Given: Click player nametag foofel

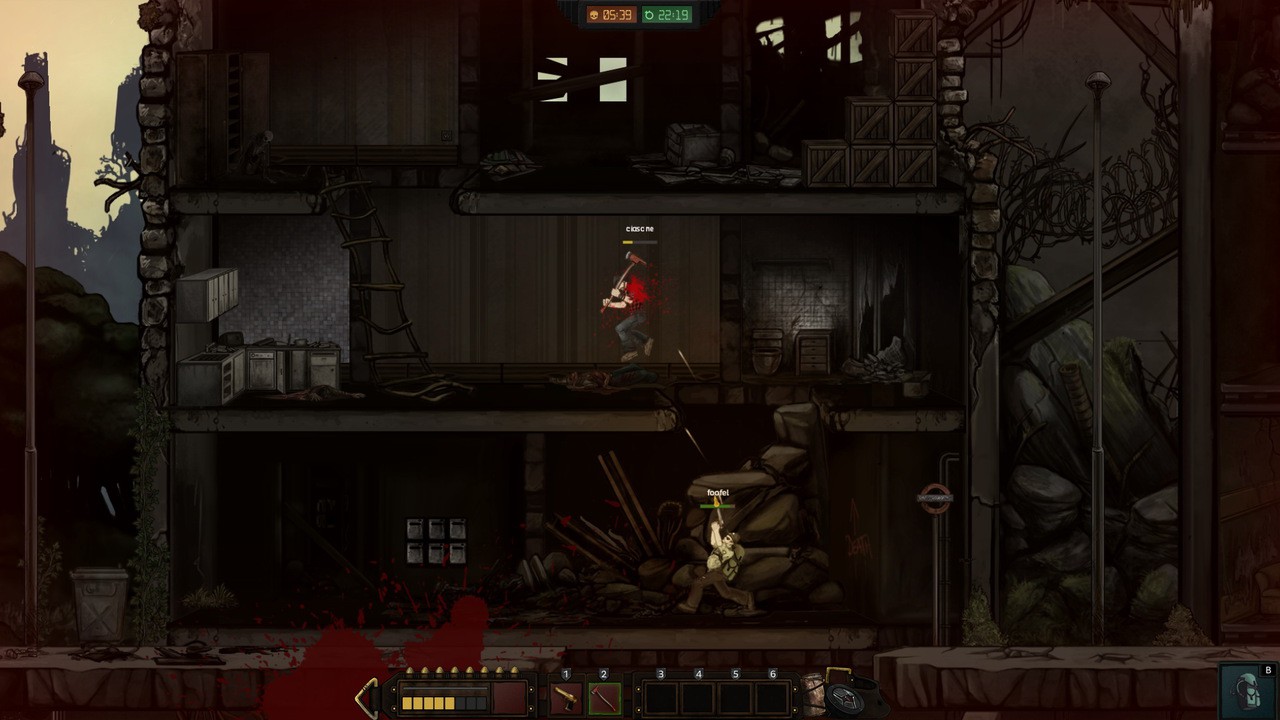Looking at the screenshot, I should click(717, 492).
